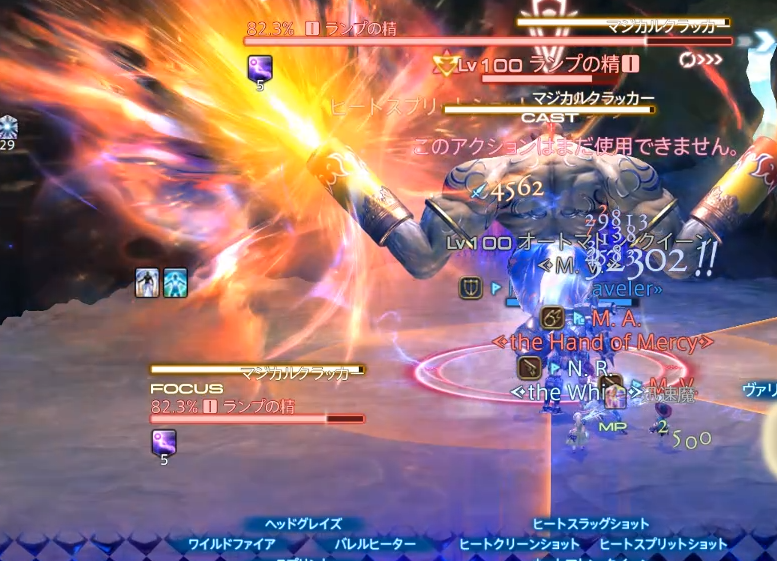Target party member M. A. nameplate
The image size is (777, 561).
pyautogui.click(x=615, y=319)
